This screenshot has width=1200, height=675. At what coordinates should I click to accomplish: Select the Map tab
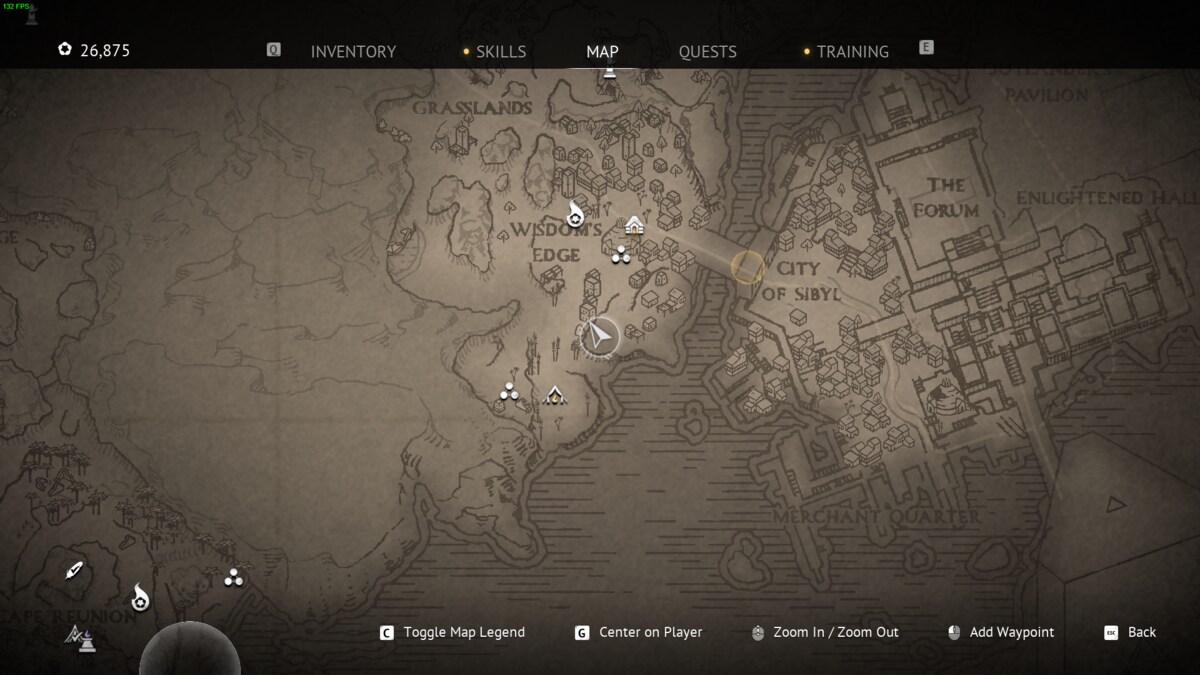602,52
